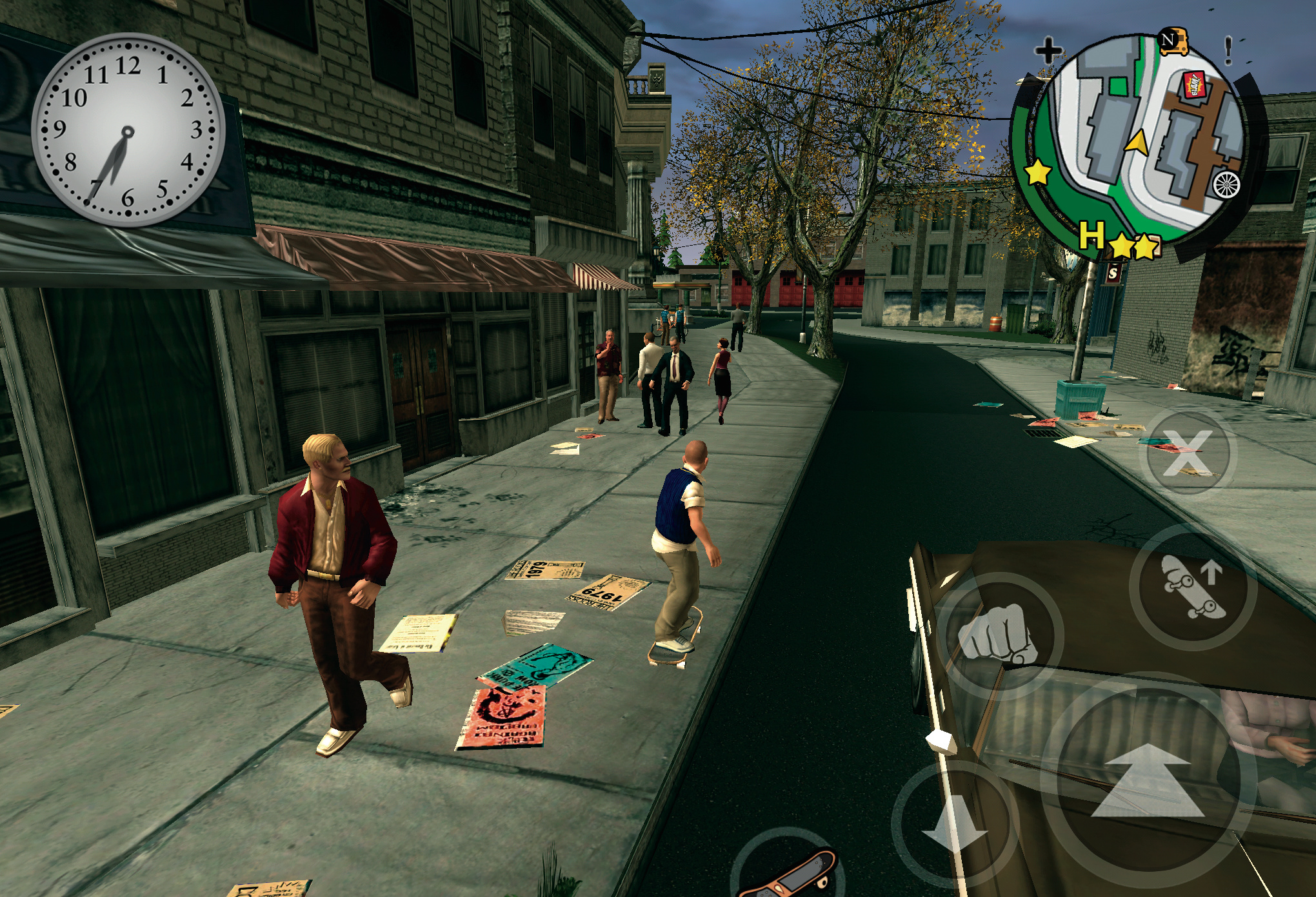This screenshot has width=1316, height=897.
Task: Tap the exclamation mark icon near the minimap
Action: [x=1228, y=50]
